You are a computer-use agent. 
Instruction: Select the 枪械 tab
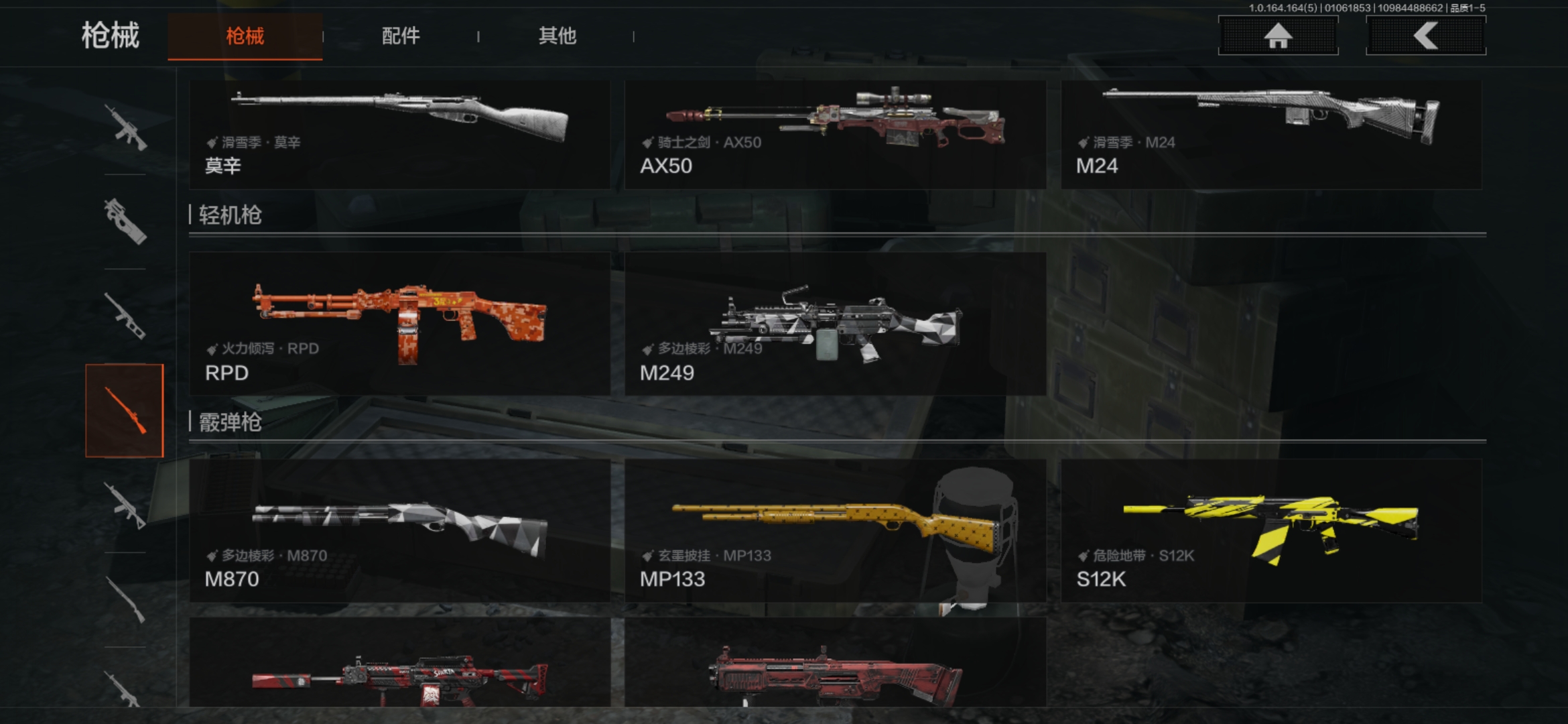(x=245, y=36)
